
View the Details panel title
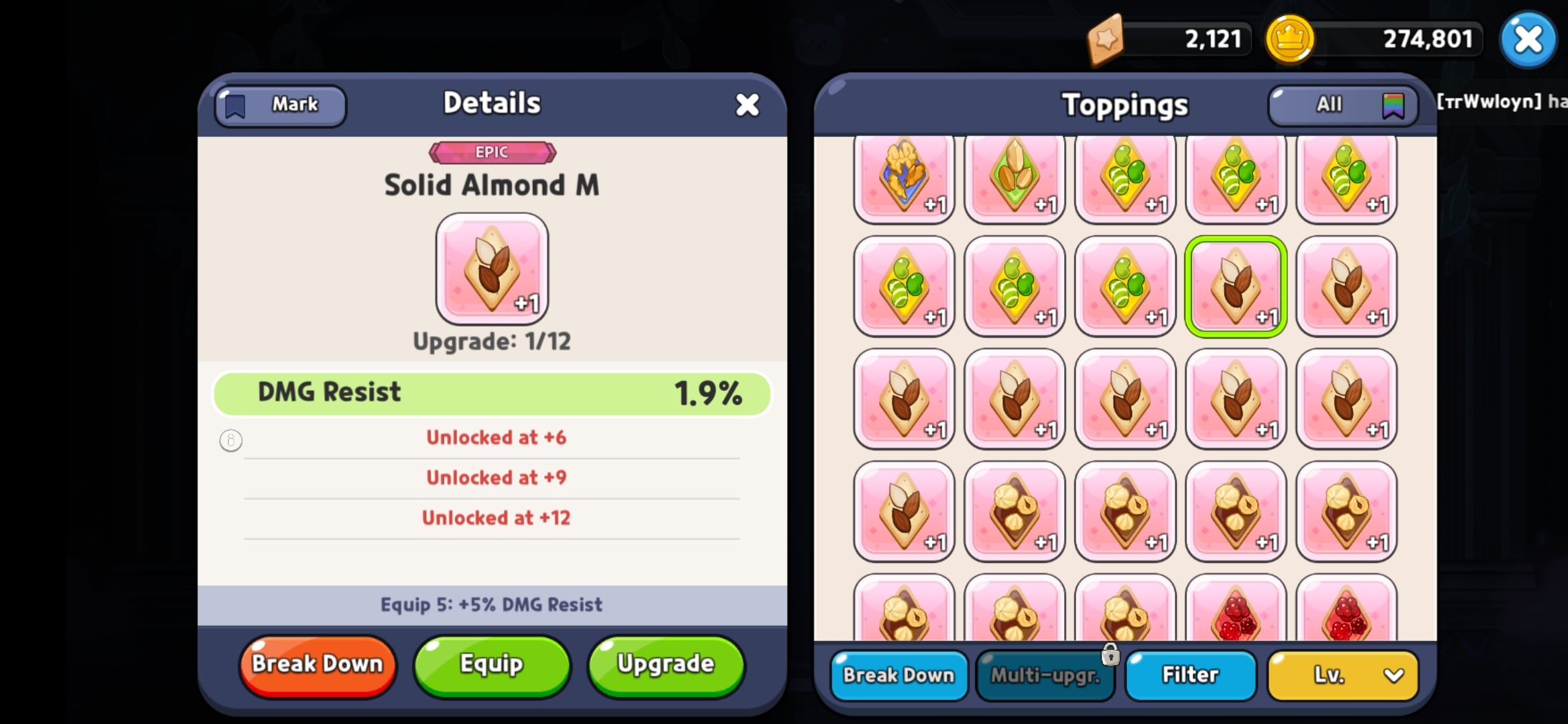click(x=491, y=102)
